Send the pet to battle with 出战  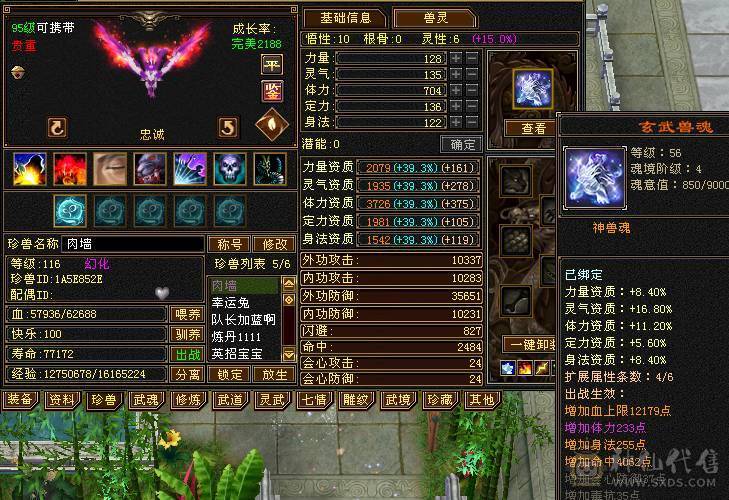coord(187,354)
